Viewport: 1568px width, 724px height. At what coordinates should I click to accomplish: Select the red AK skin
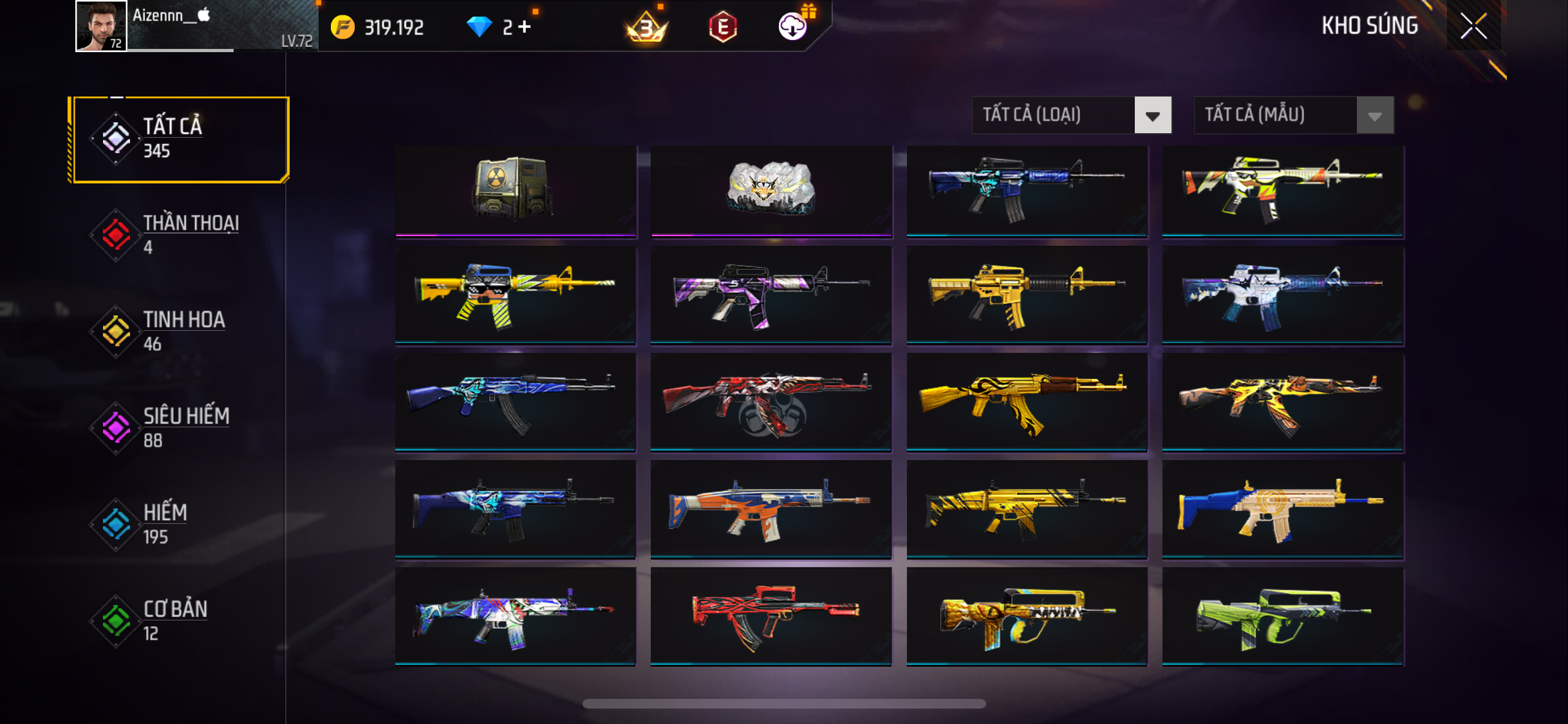[770, 402]
